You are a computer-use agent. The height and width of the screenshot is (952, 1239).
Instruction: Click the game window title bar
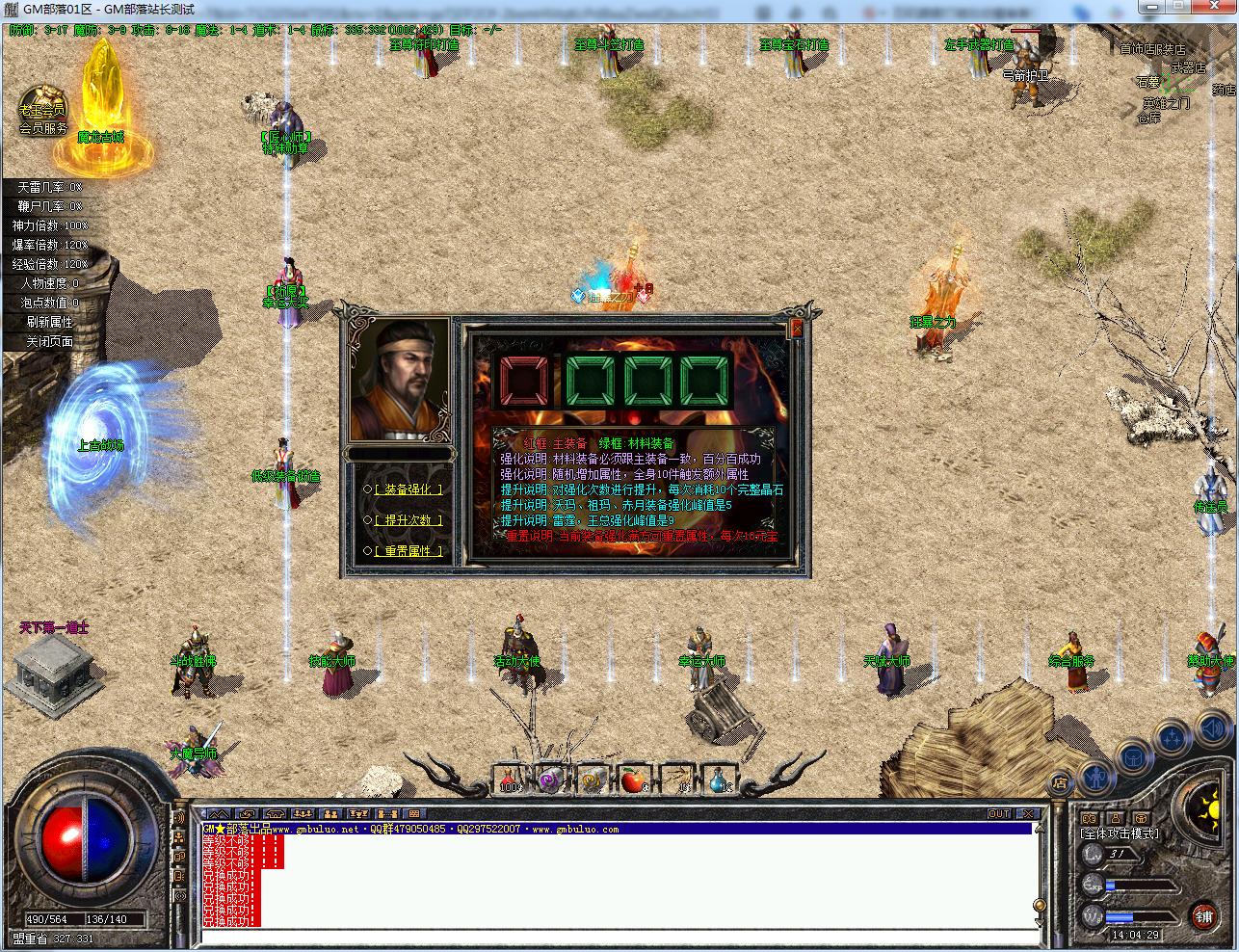click(617, 9)
